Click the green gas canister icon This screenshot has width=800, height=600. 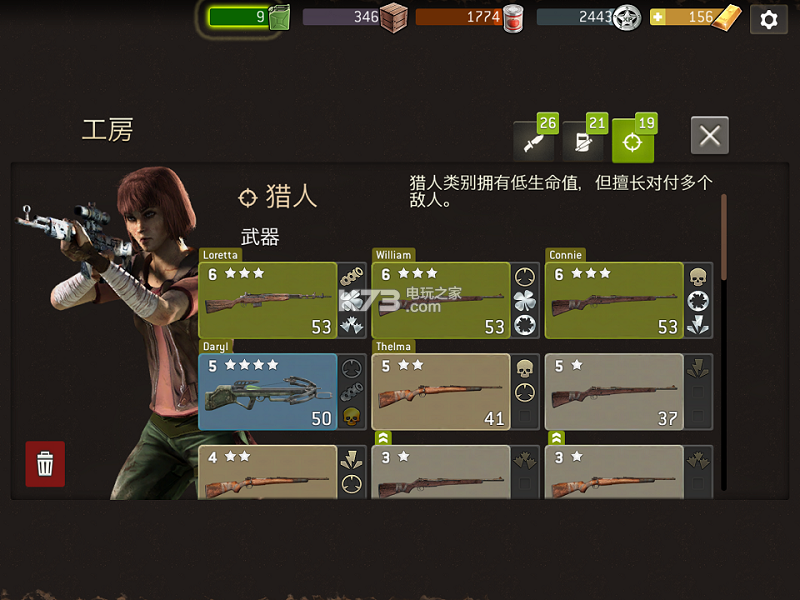pos(278,17)
